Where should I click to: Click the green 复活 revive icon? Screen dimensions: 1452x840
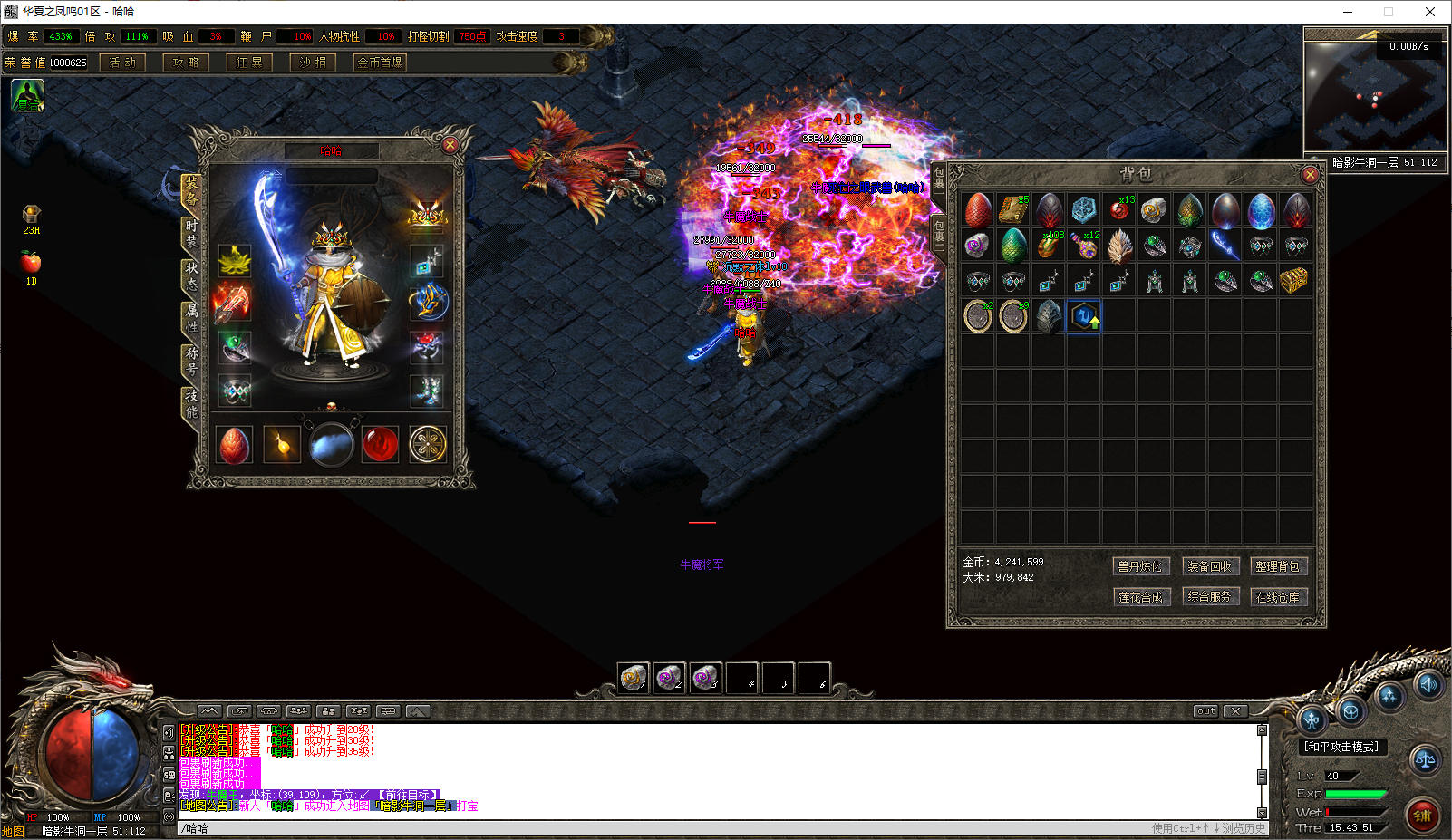[27, 95]
